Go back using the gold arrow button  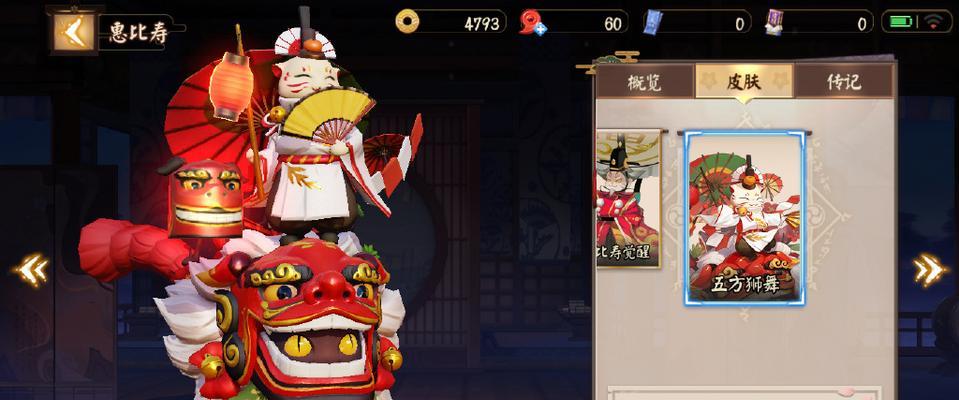point(70,30)
